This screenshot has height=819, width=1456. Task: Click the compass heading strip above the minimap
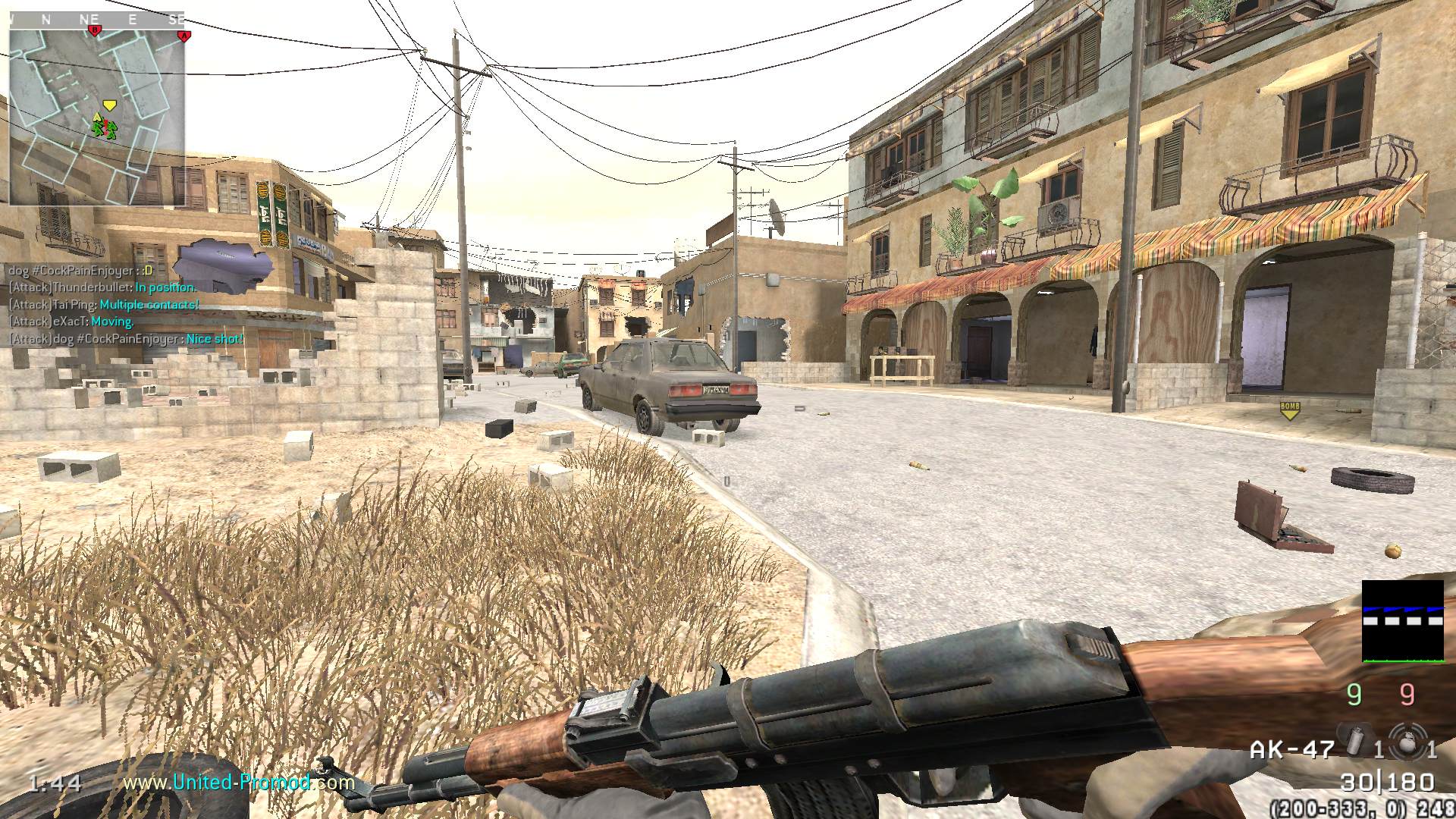(97, 20)
